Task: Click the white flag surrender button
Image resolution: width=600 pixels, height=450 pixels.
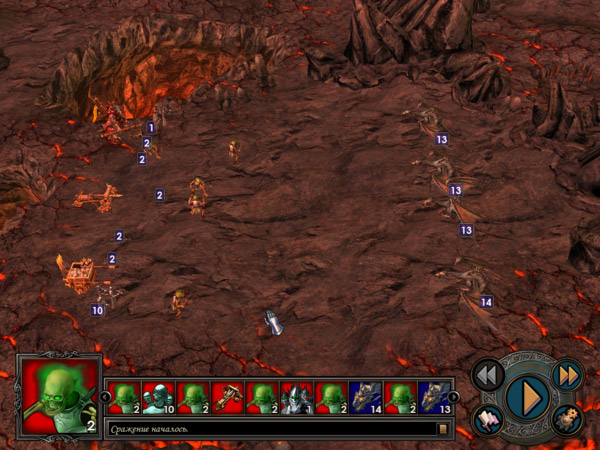Action: tap(489, 421)
